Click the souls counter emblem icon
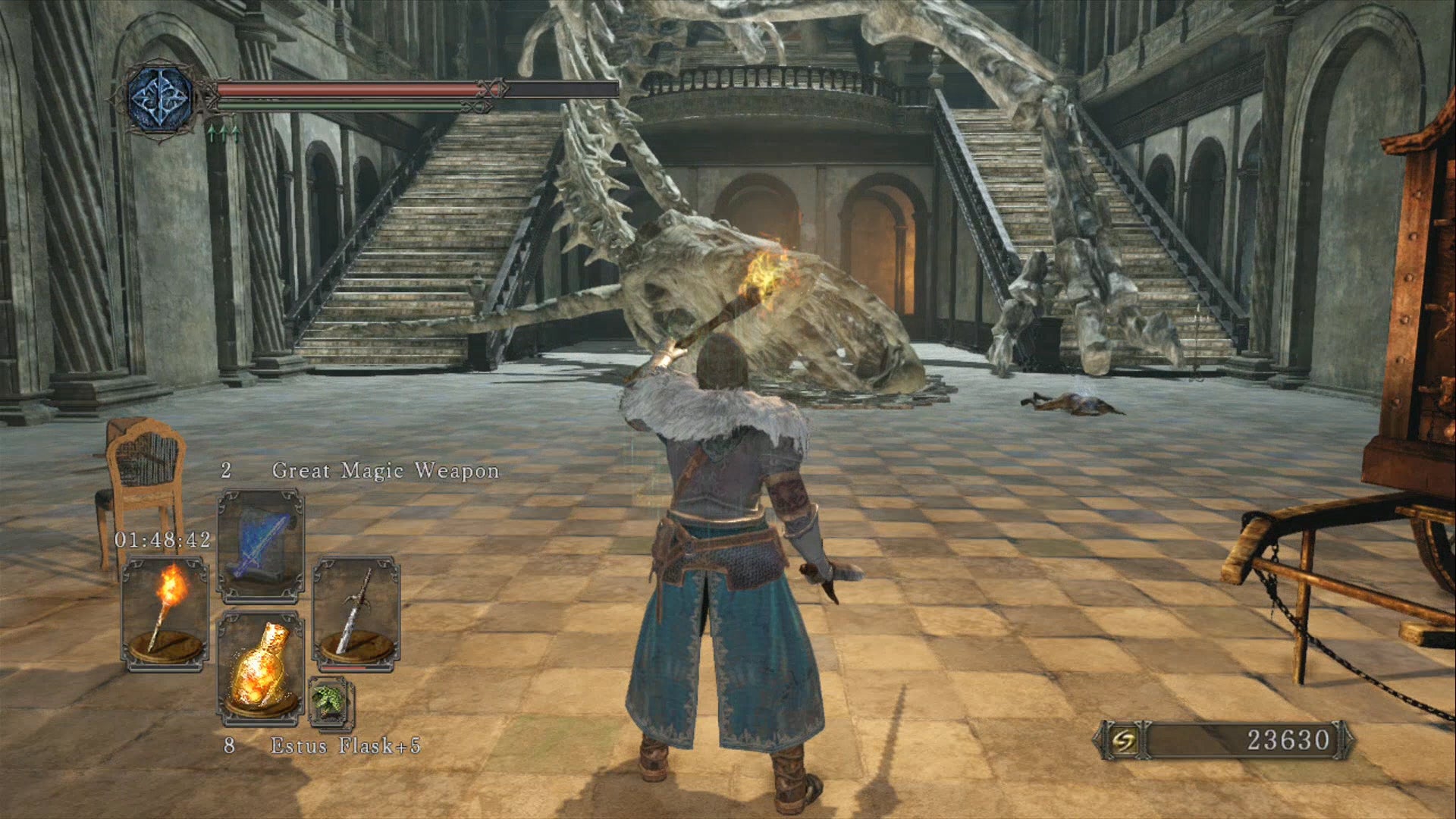The image size is (1456, 819). [1119, 739]
